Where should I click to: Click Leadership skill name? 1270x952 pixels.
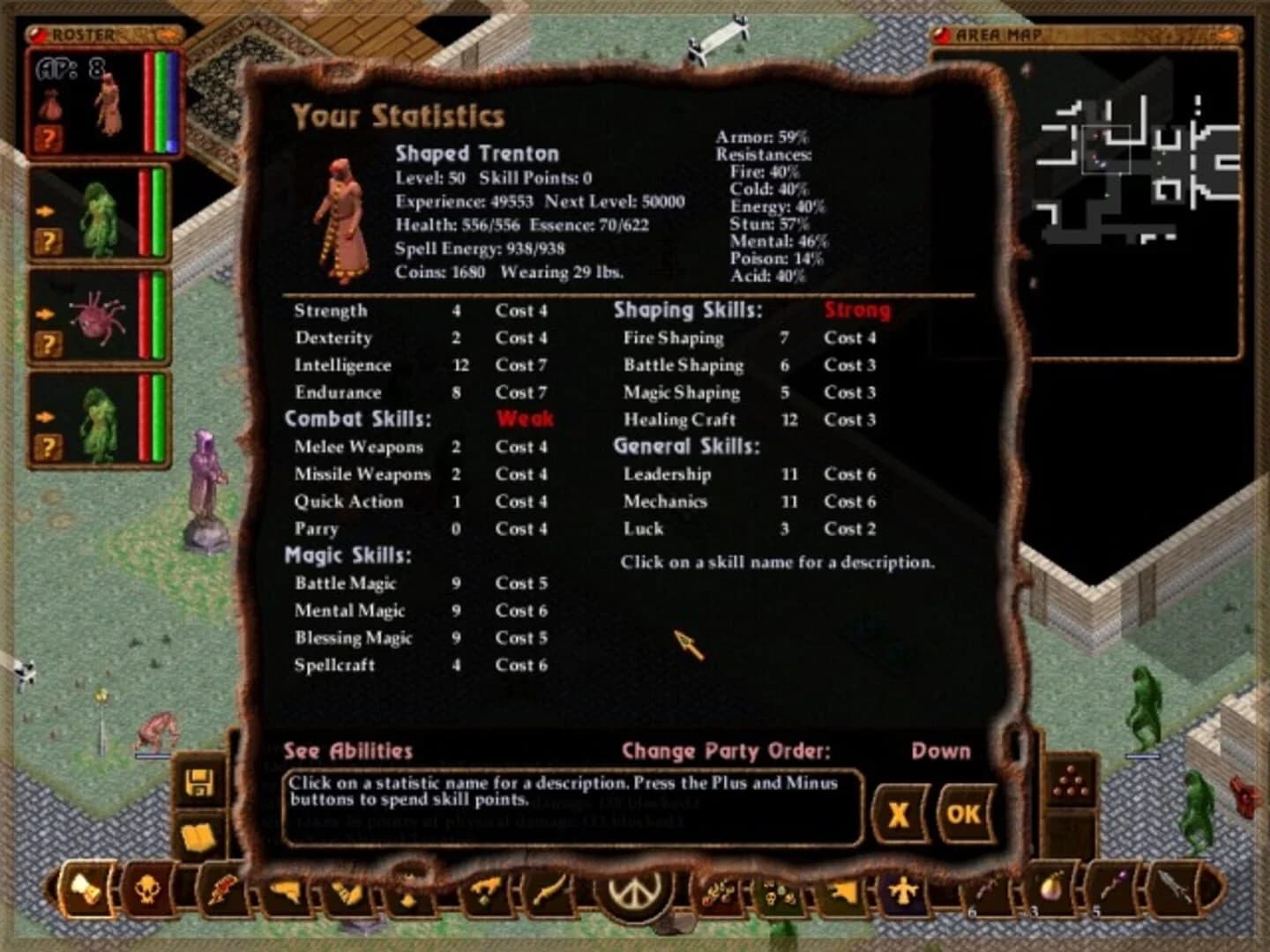click(x=666, y=474)
